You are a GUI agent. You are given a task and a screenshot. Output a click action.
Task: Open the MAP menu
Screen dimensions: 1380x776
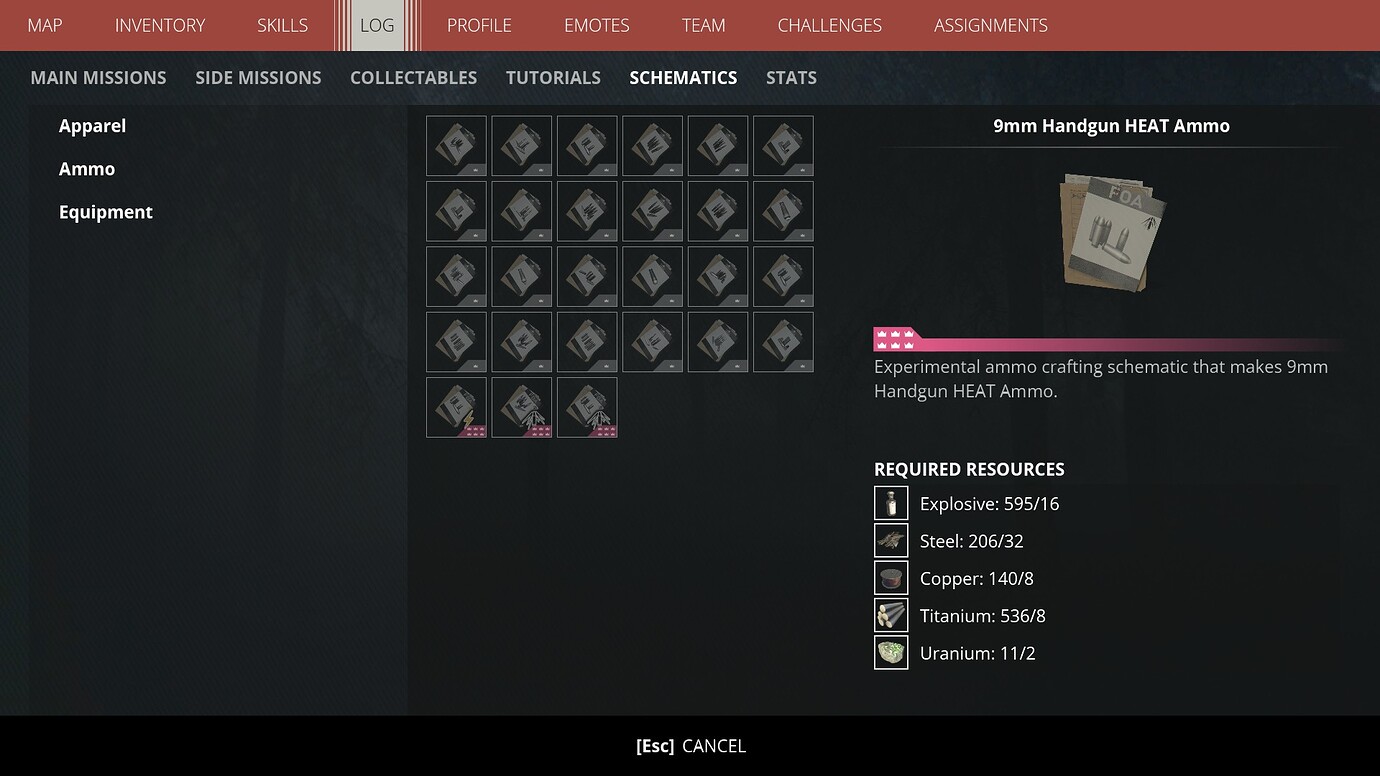coord(44,25)
